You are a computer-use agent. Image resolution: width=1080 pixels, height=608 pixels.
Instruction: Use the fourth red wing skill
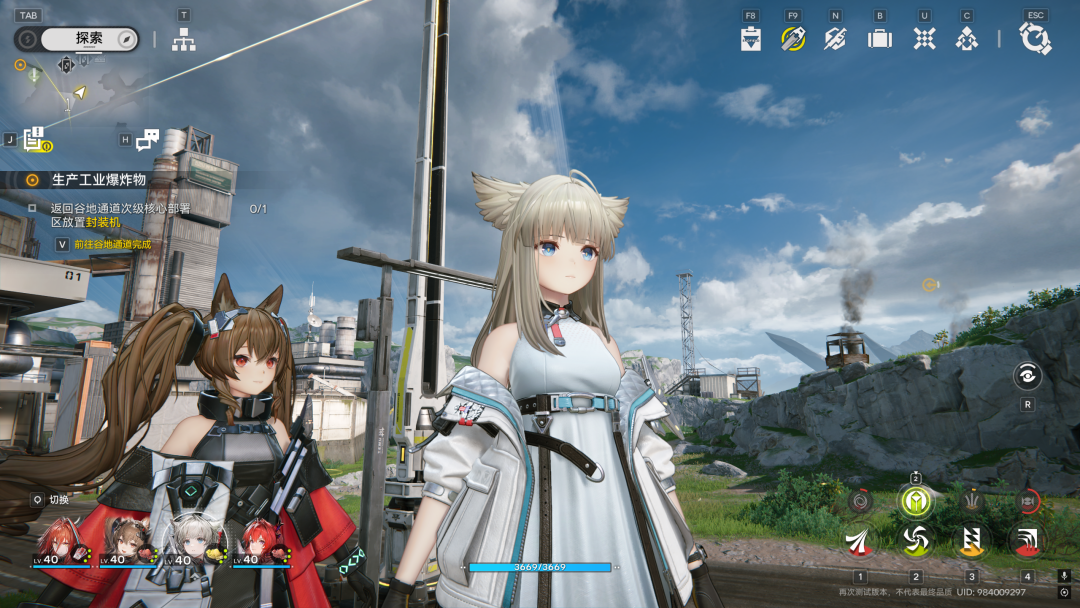(x=1026, y=540)
